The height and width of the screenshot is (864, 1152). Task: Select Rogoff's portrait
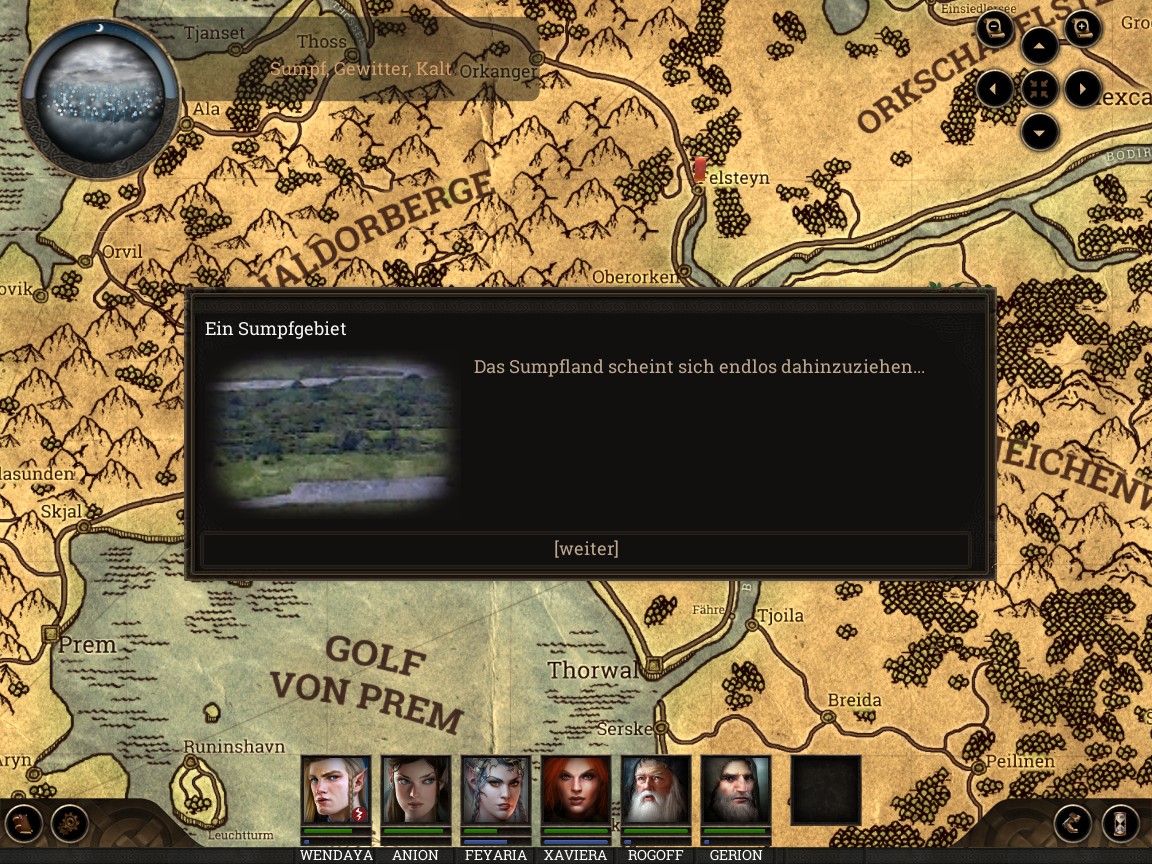pyautogui.click(x=656, y=790)
